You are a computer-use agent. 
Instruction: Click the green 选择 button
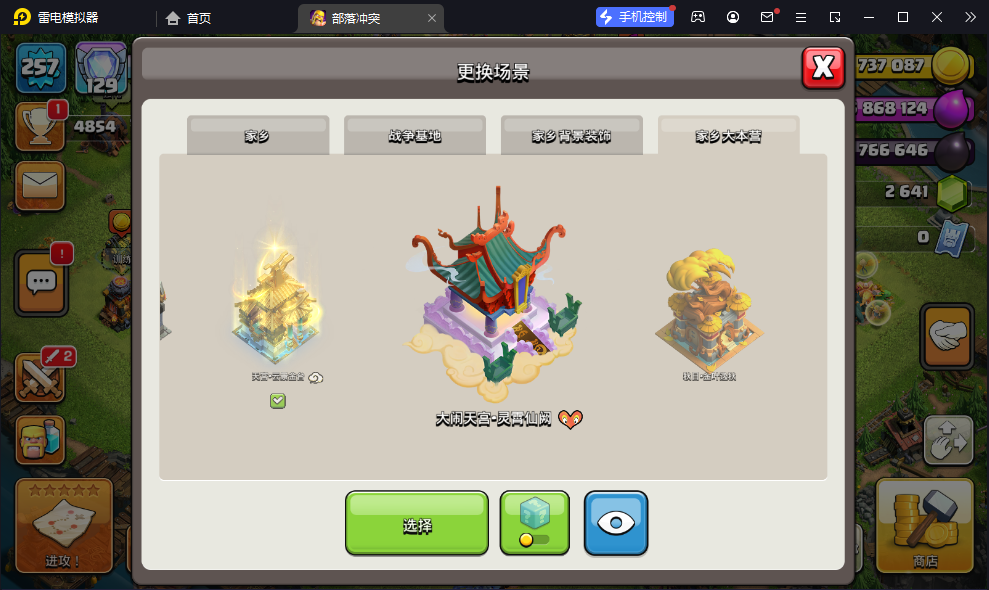click(x=417, y=523)
